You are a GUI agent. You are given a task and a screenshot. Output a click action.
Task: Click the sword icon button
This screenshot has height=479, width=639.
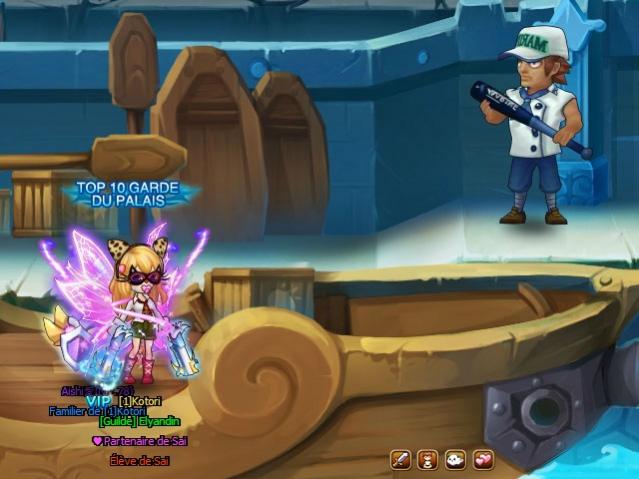401,460
